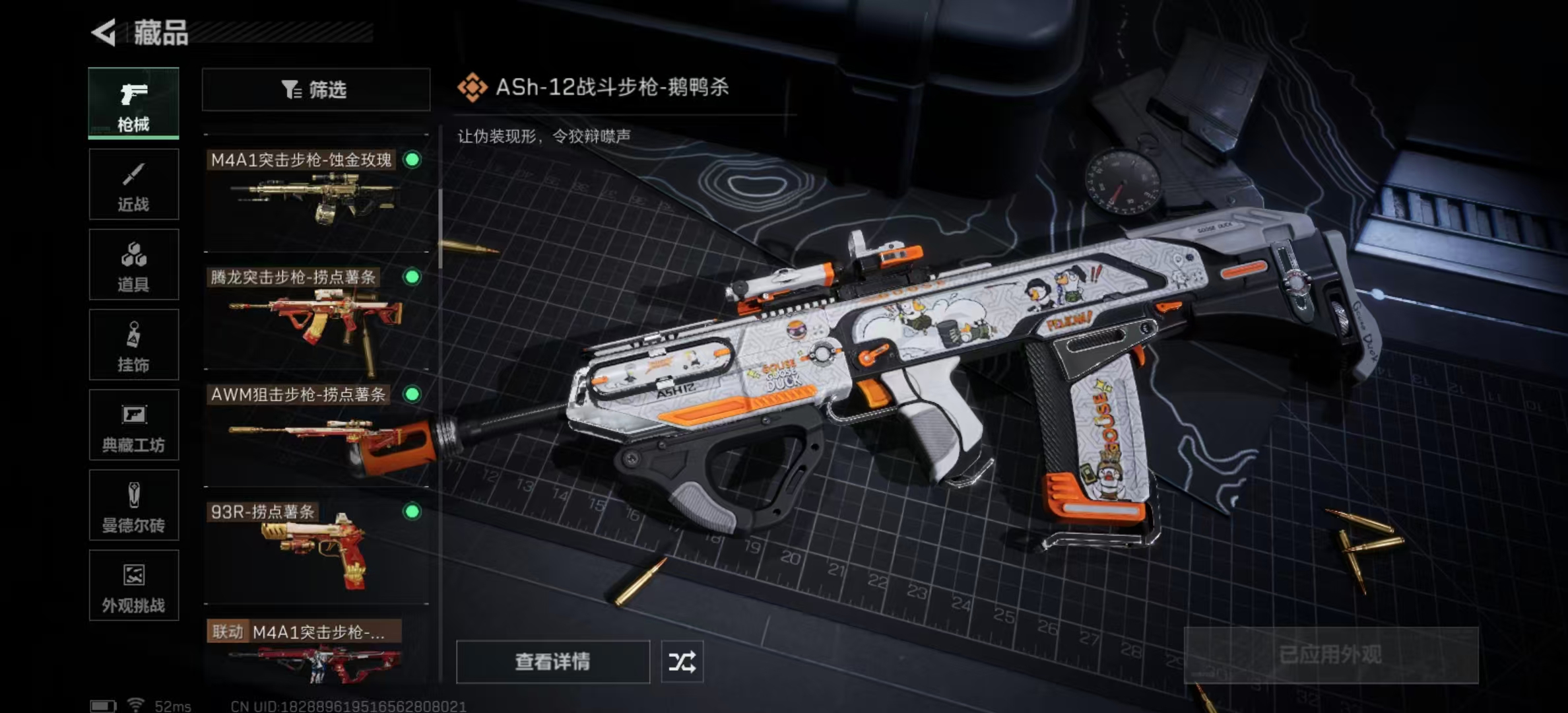Open the 筛选 filter options

tap(315, 90)
